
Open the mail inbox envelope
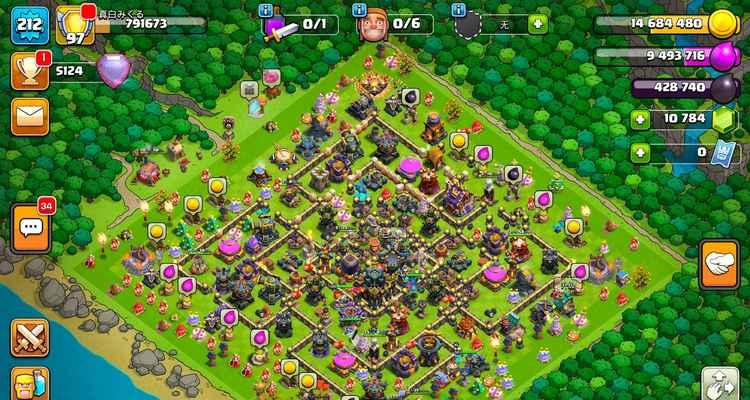pos(29,114)
